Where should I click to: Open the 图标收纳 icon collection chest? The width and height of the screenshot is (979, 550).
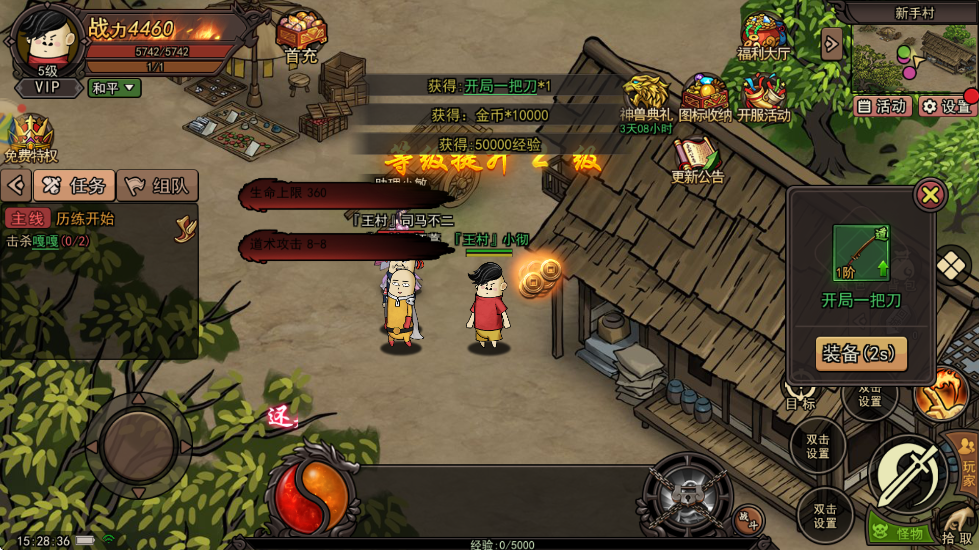pyautogui.click(x=706, y=98)
